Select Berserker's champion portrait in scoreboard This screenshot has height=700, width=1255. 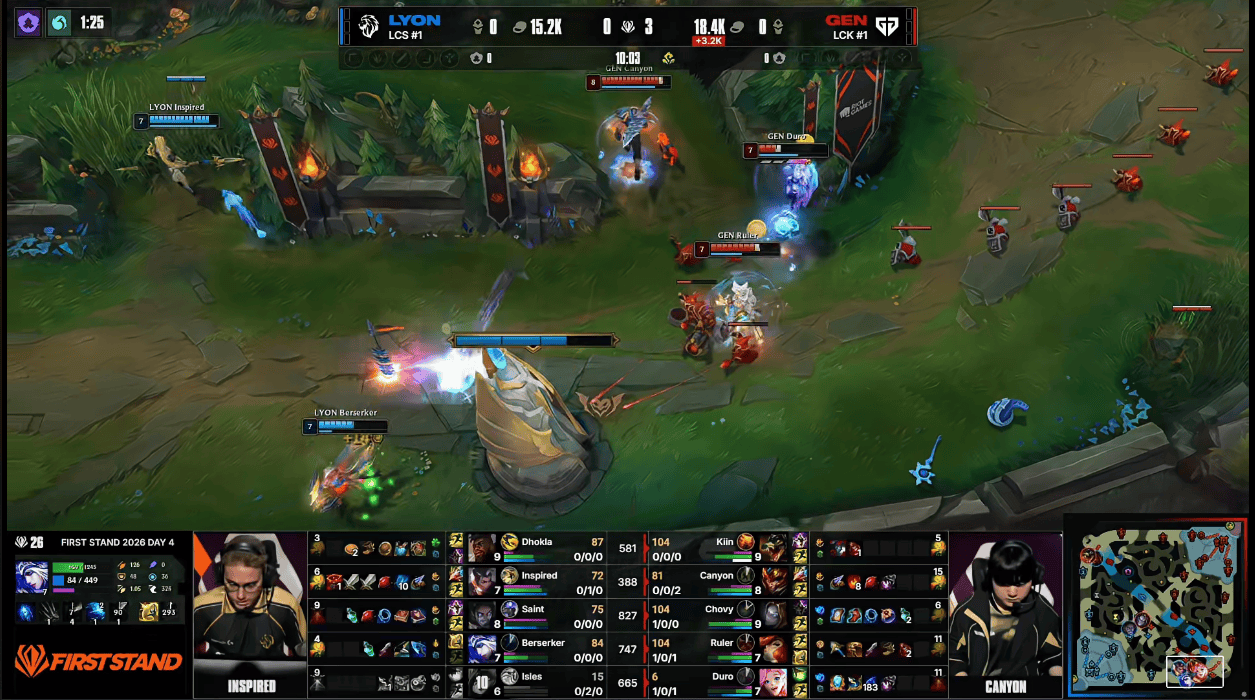482,649
